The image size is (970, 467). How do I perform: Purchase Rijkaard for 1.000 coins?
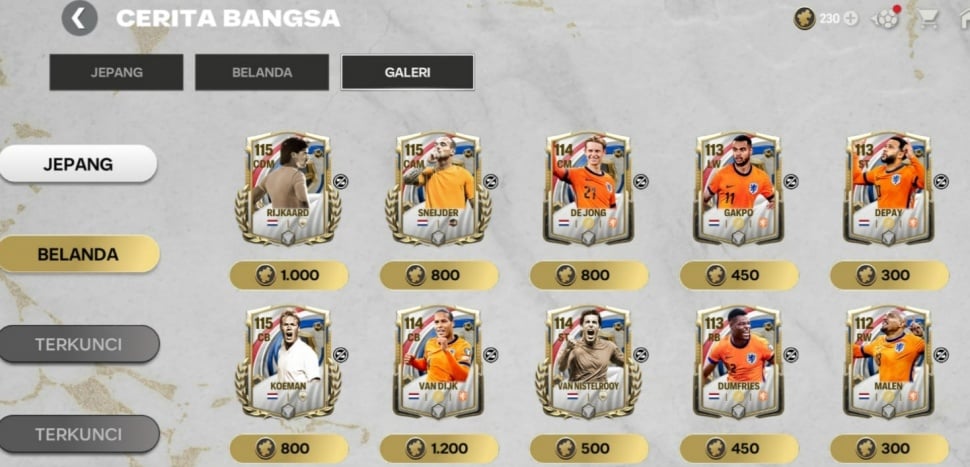coord(289,275)
